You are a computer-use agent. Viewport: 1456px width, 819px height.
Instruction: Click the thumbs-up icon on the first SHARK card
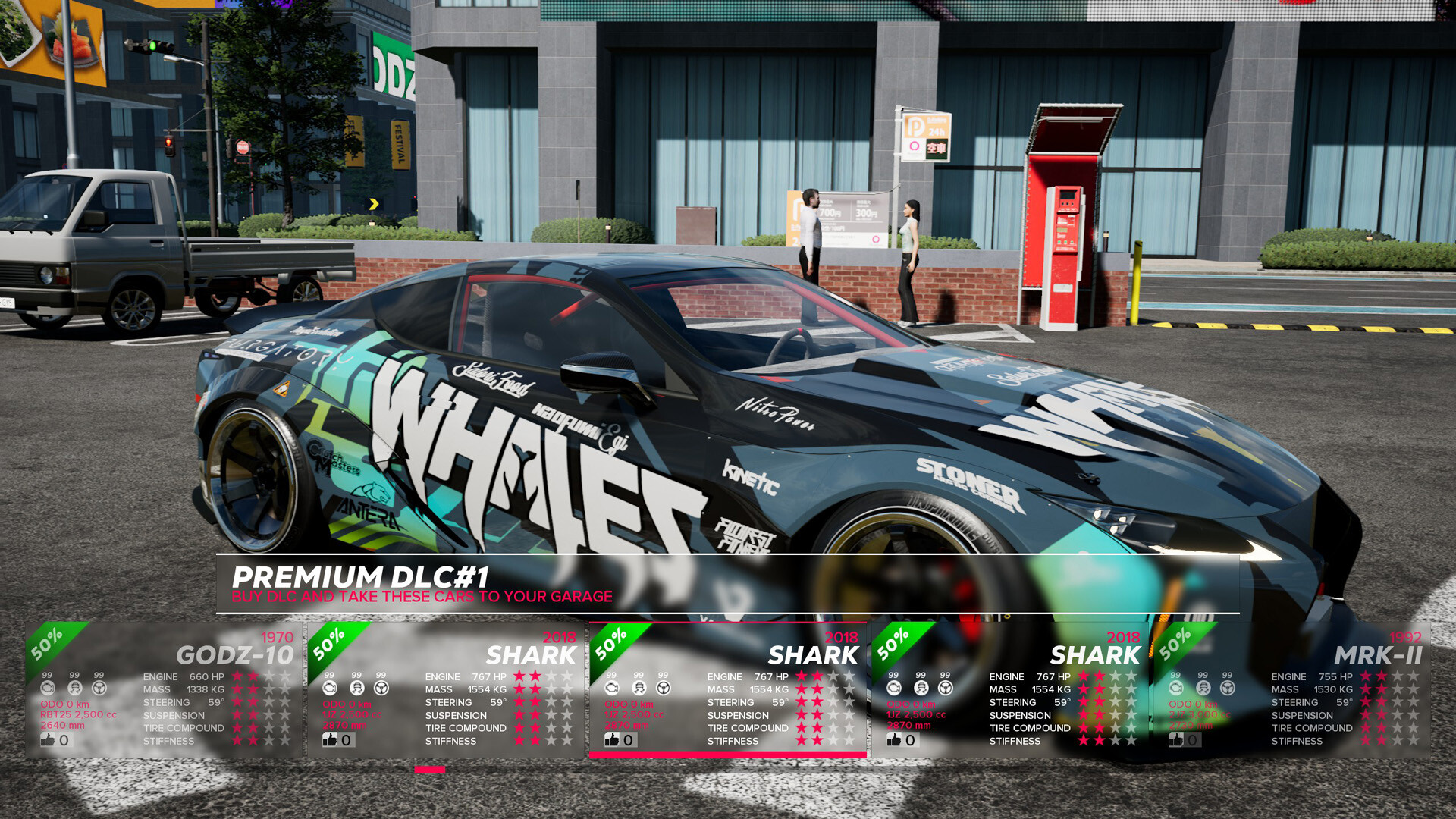[x=331, y=739]
